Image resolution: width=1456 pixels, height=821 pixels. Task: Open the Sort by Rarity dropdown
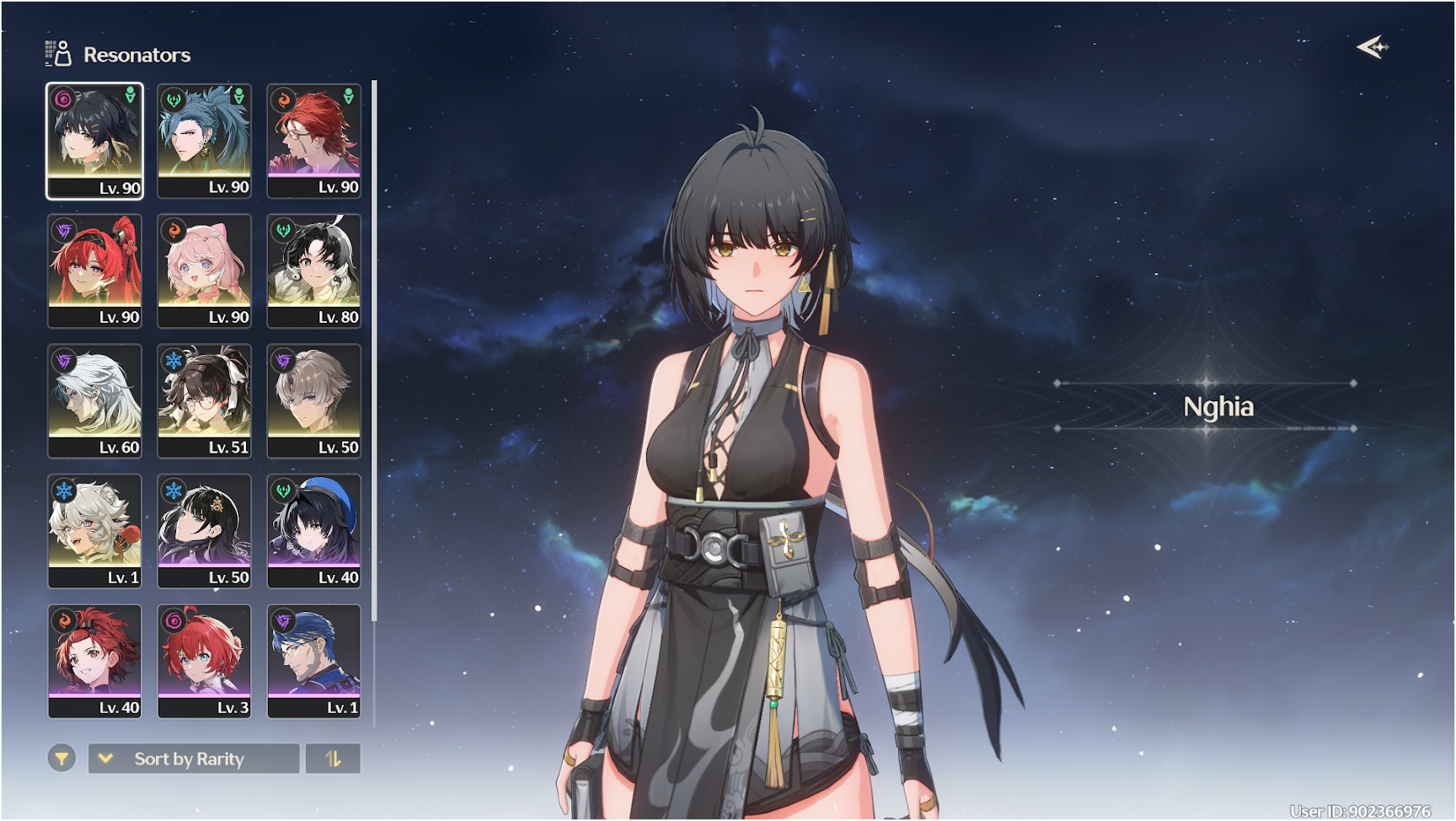tap(194, 759)
